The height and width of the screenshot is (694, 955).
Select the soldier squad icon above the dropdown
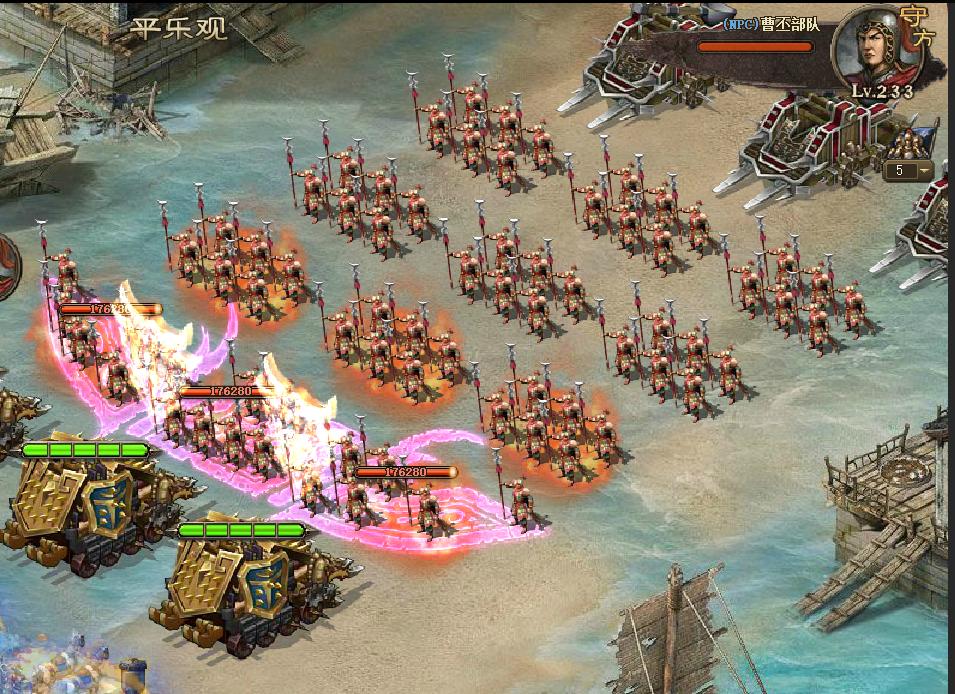coord(910,141)
